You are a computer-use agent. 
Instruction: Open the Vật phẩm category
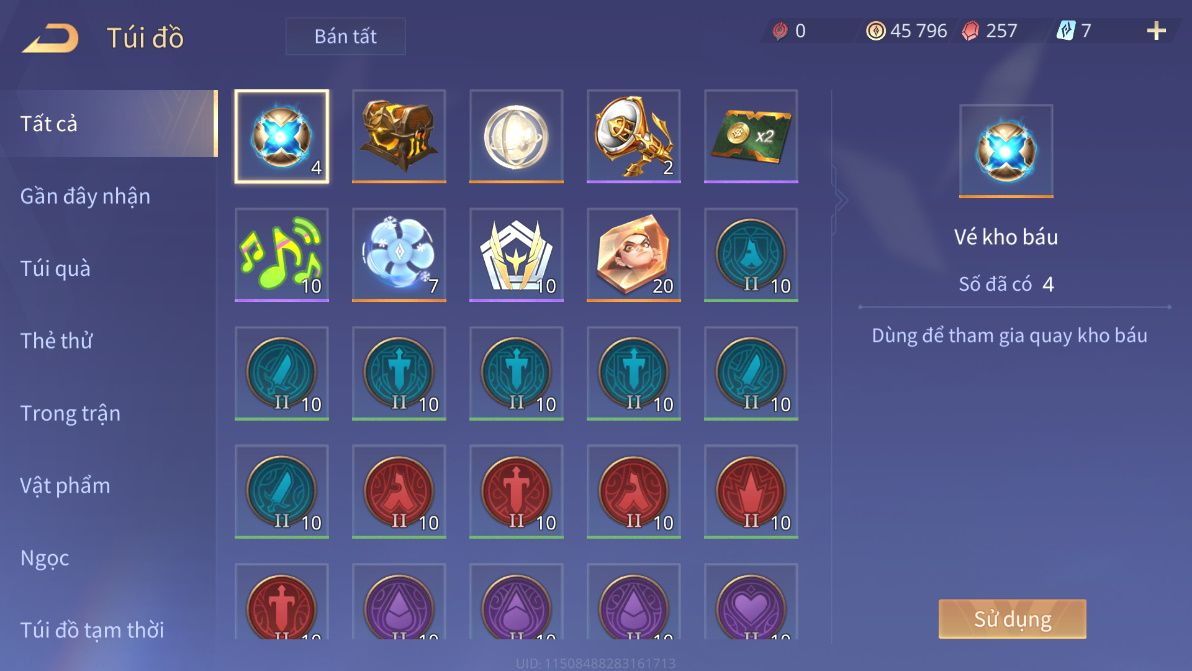coord(65,485)
